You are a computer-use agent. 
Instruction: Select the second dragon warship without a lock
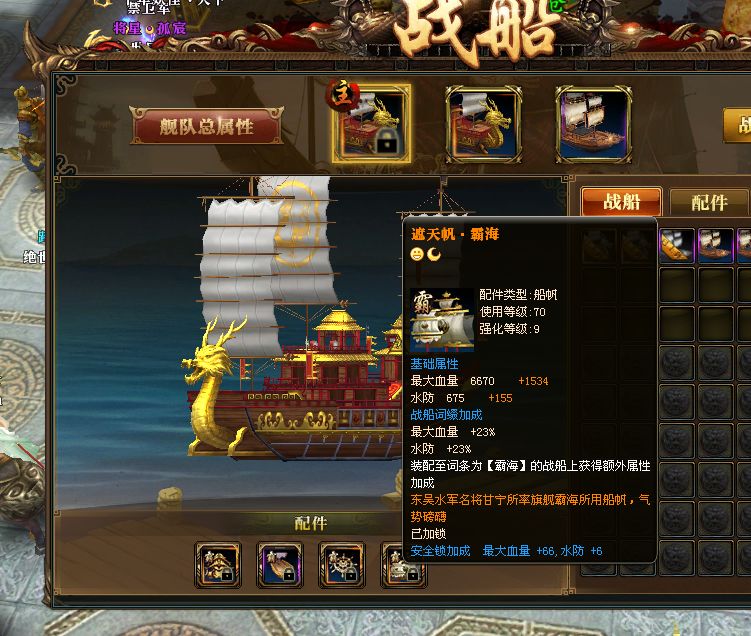(483, 124)
